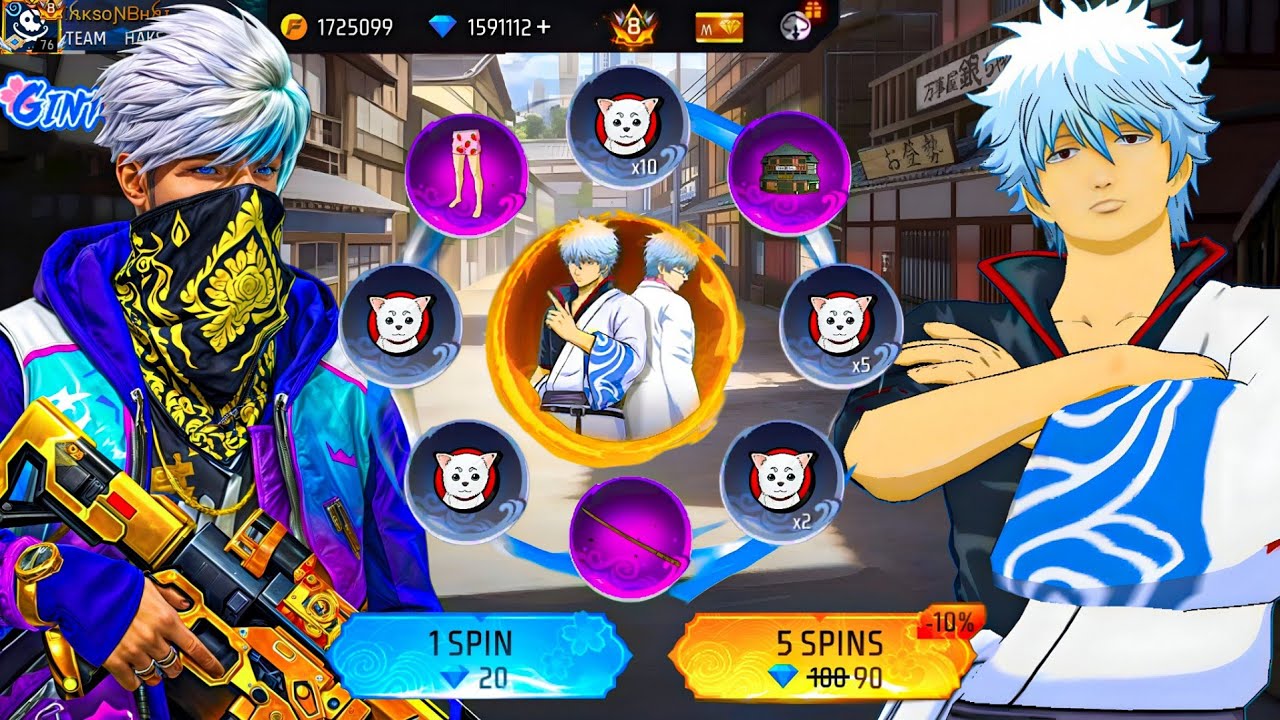This screenshot has width=1280, height=720.
Task: Open the gold membership card icon
Action: (x=719, y=28)
